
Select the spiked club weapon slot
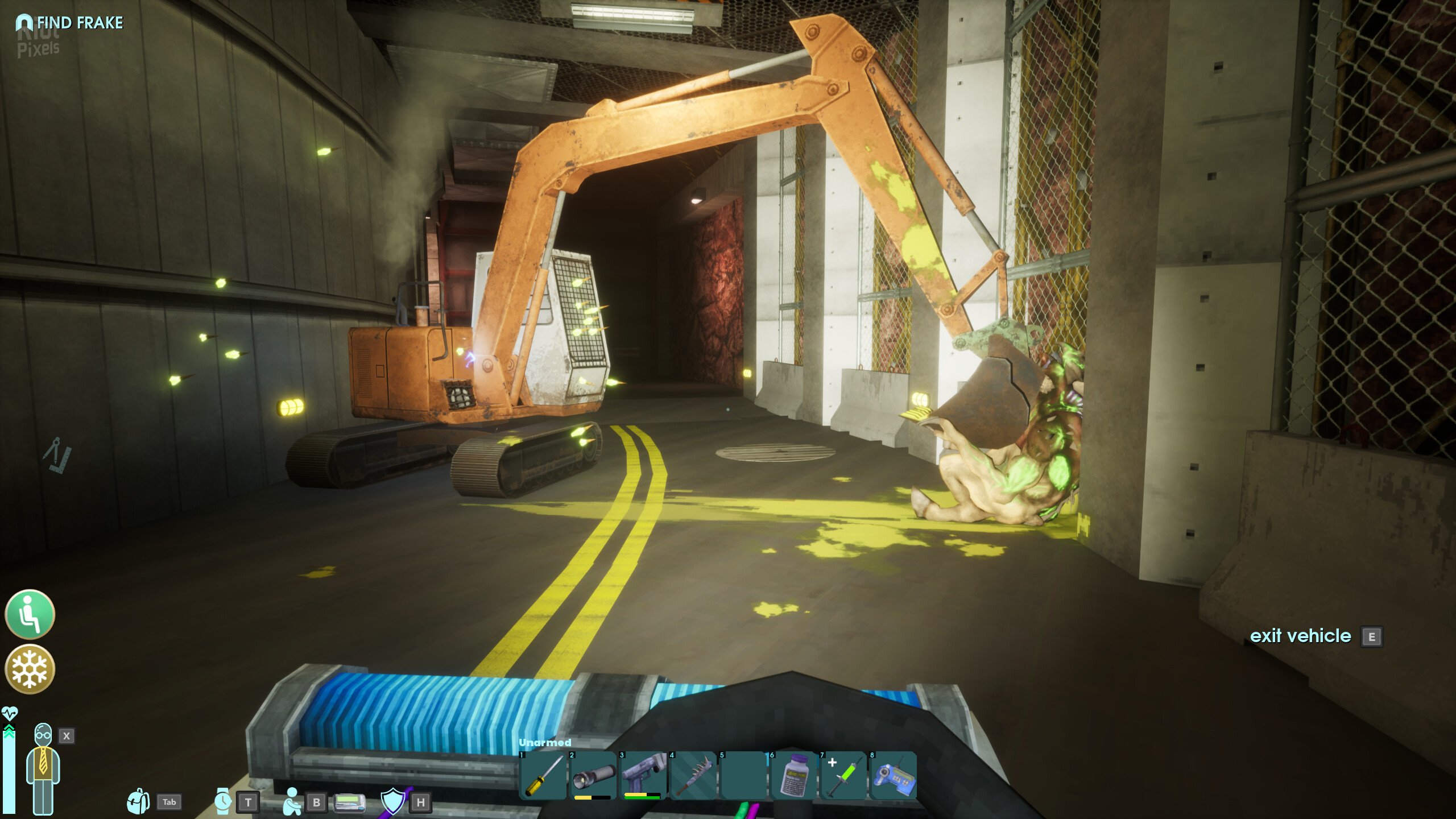[693, 776]
